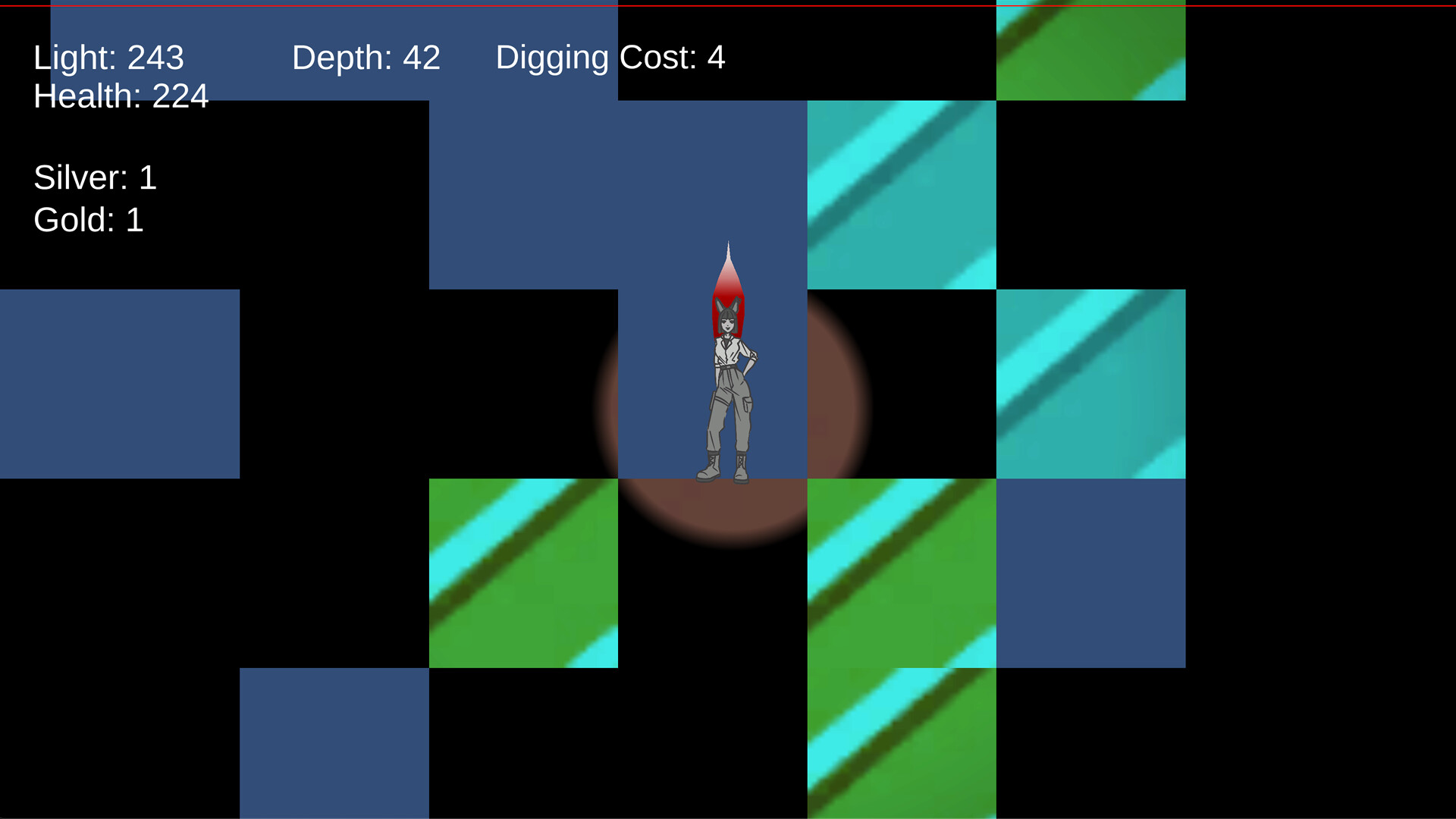Click the red flame above the character
Screen dimensions: 1456x819
(728, 273)
